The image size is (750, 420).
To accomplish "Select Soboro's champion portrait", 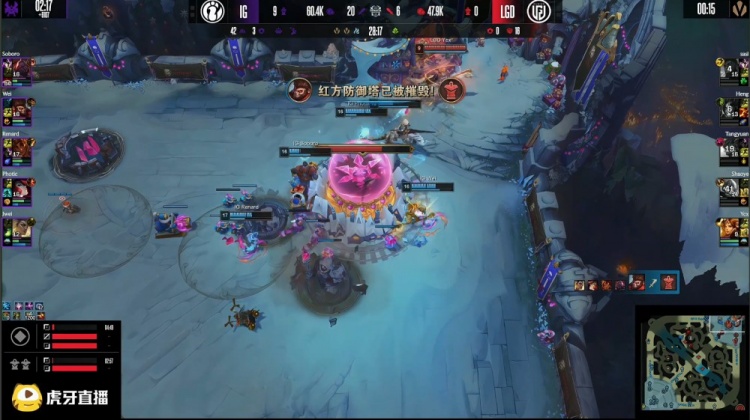I will click(x=19, y=72).
